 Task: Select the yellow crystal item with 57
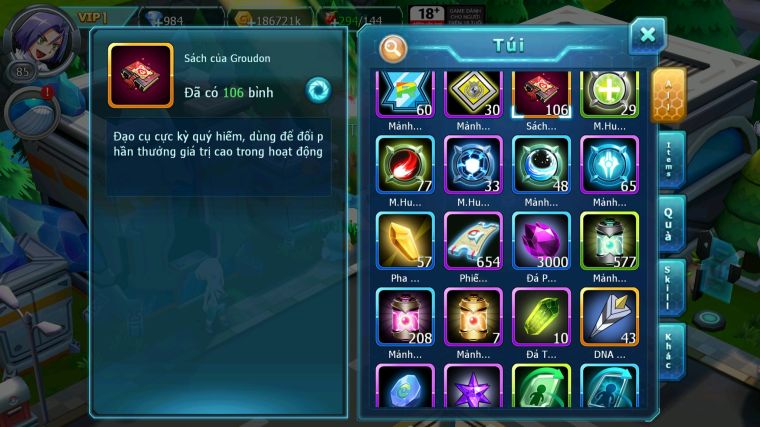click(404, 240)
